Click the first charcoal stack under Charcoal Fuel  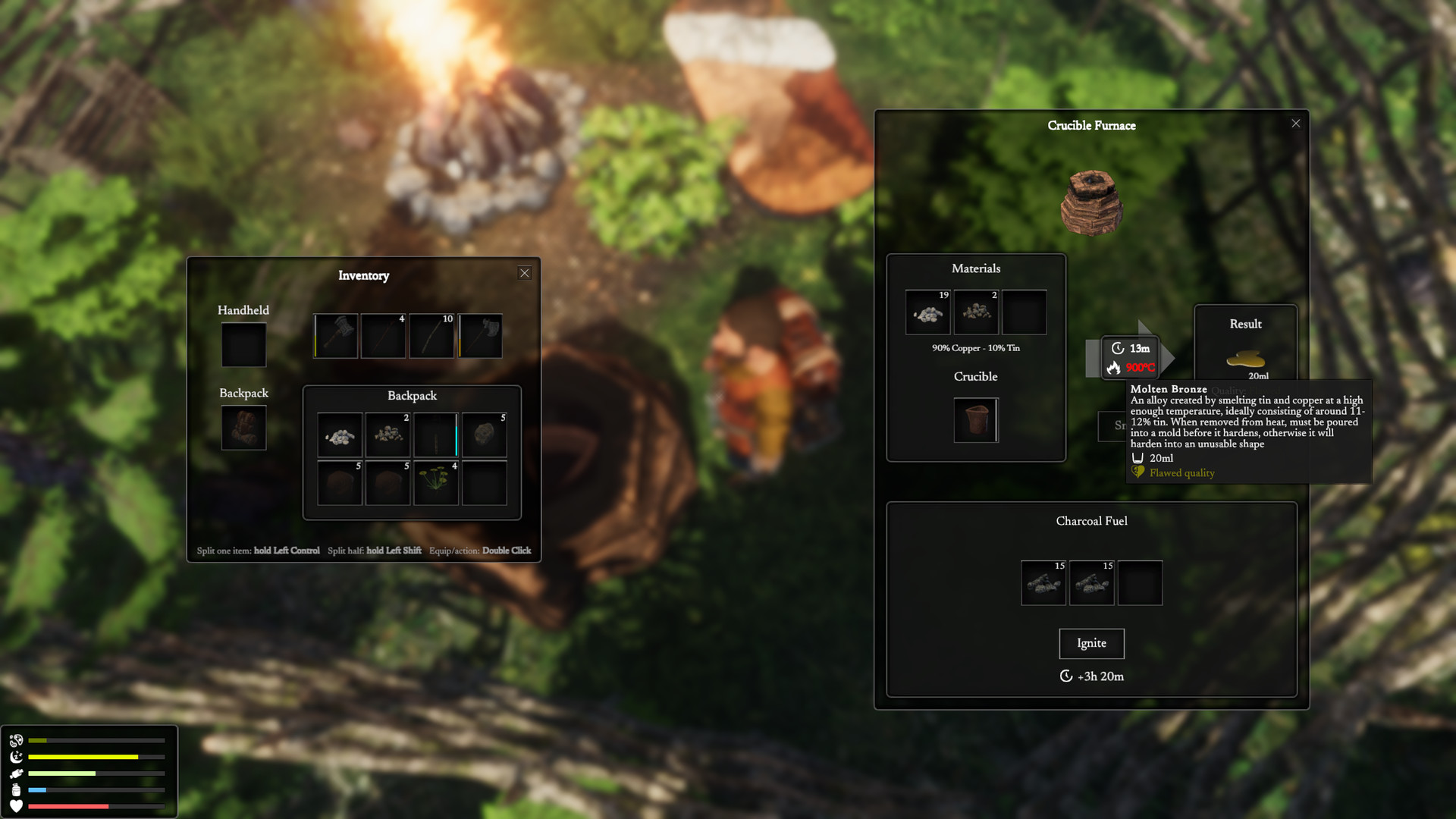(1043, 582)
